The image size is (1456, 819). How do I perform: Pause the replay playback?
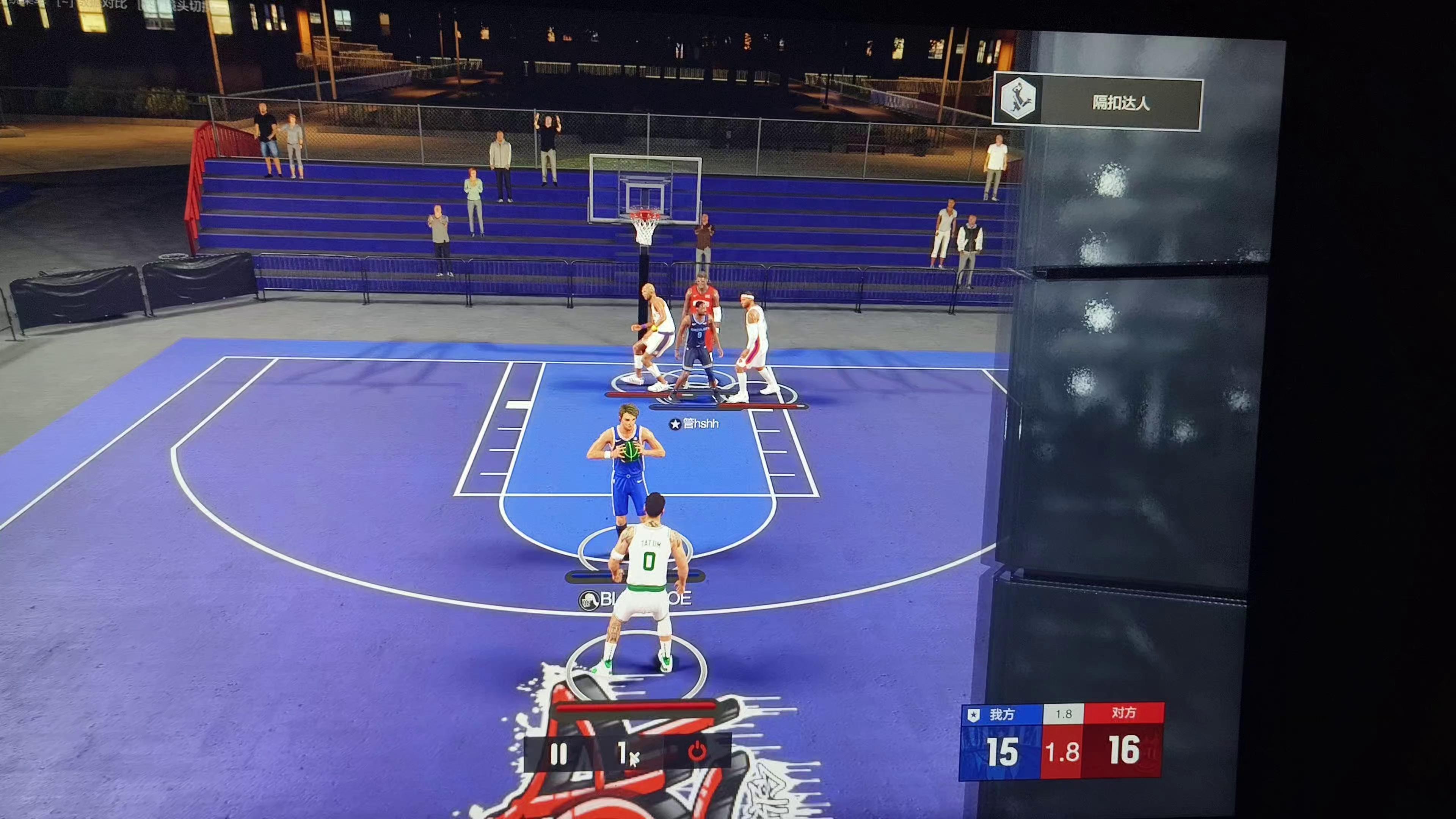[559, 753]
